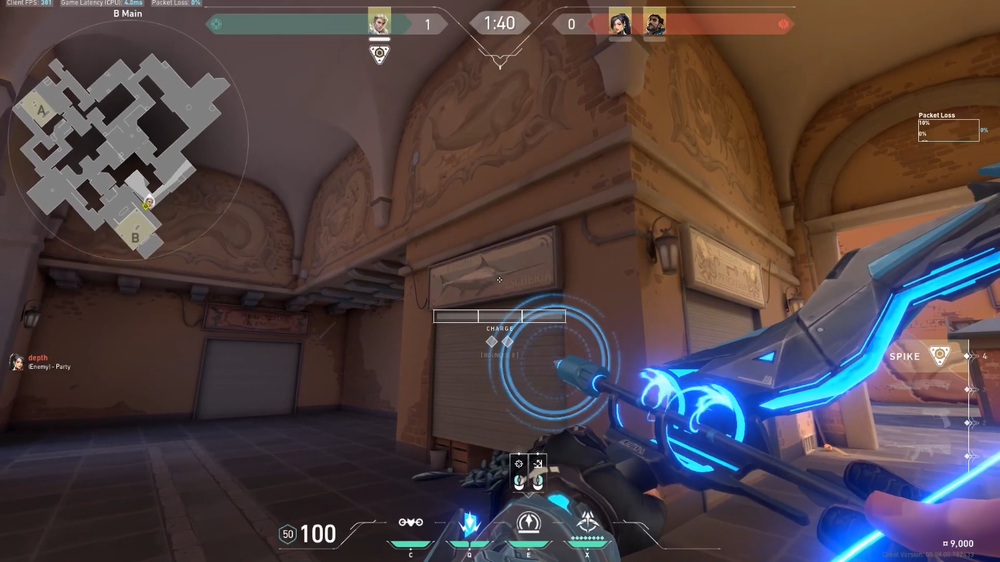The height and width of the screenshot is (562, 1000).
Task: Click the Packet Loss graph
Action: (948, 130)
